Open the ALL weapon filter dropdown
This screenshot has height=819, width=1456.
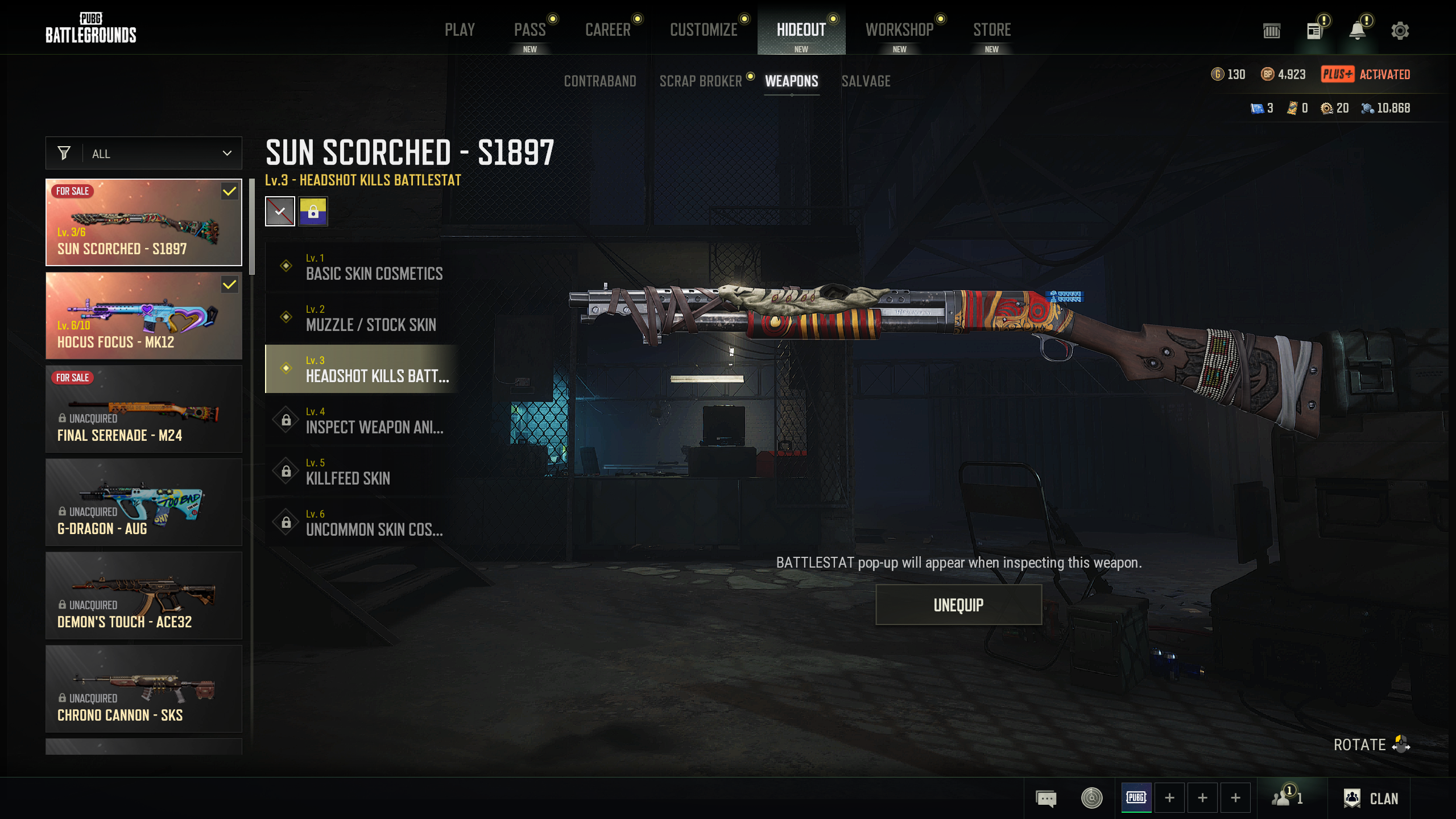(x=144, y=154)
